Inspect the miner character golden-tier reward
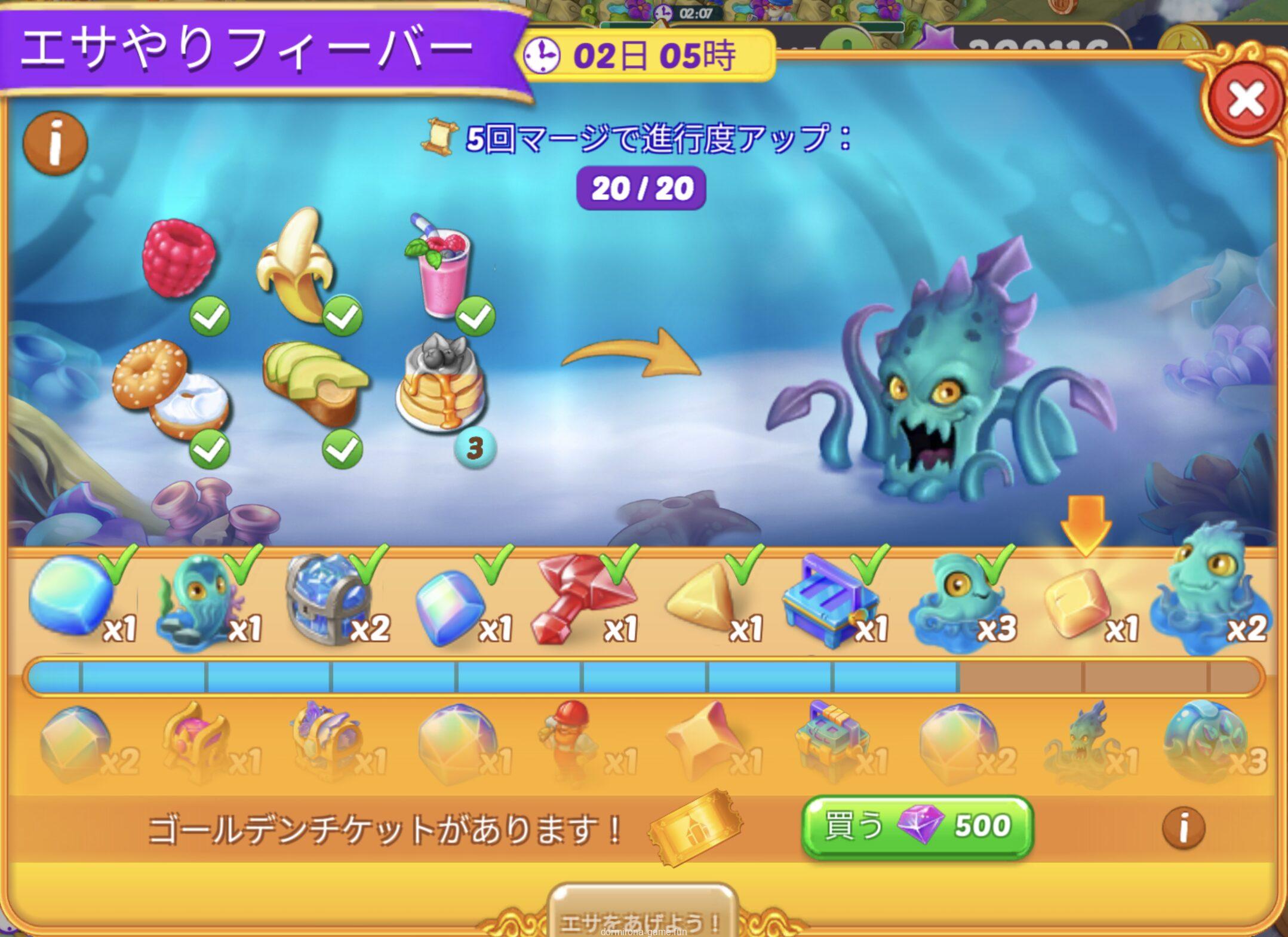The image size is (1288, 937). (567, 741)
